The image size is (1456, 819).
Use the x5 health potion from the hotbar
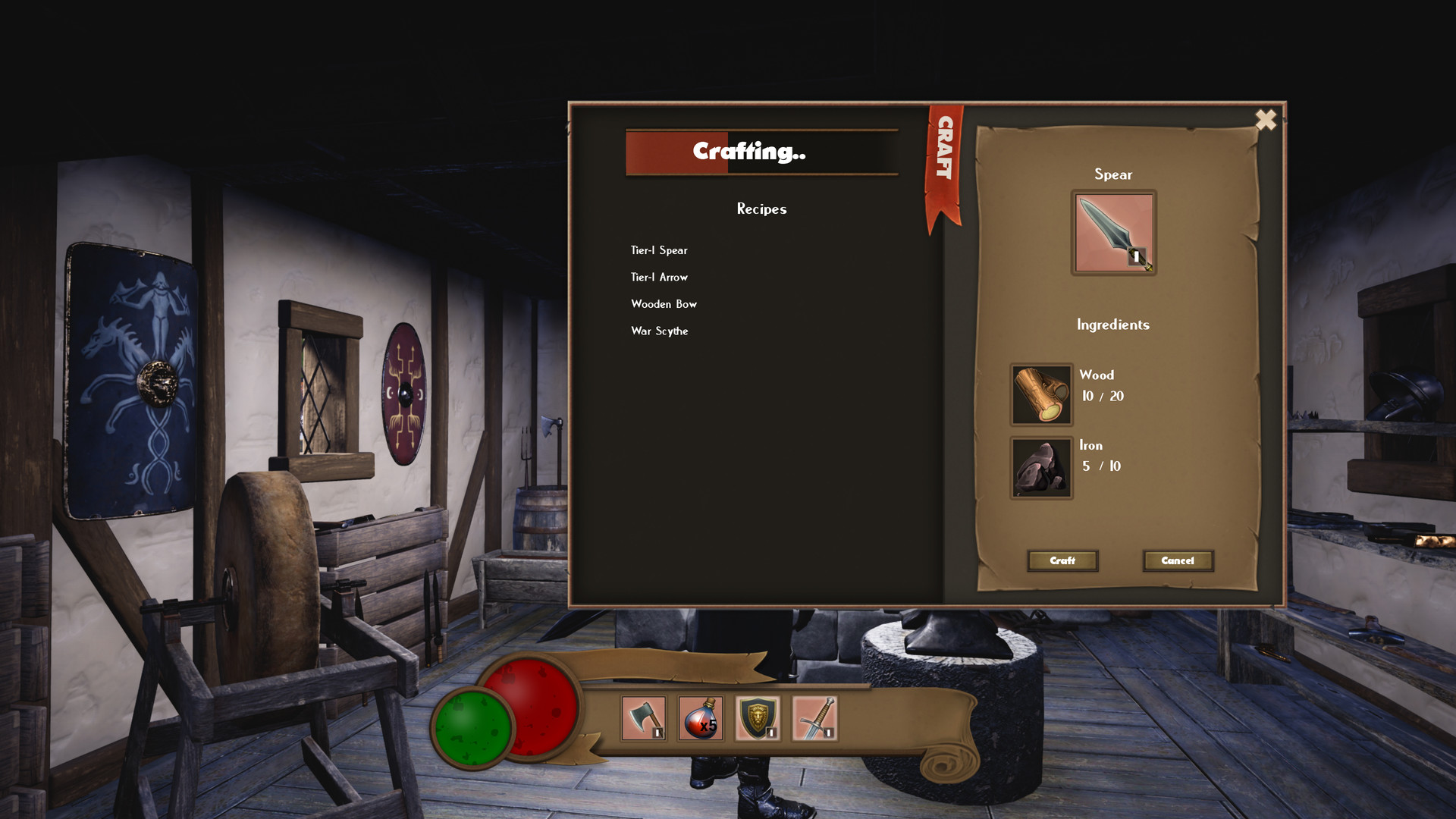click(700, 719)
